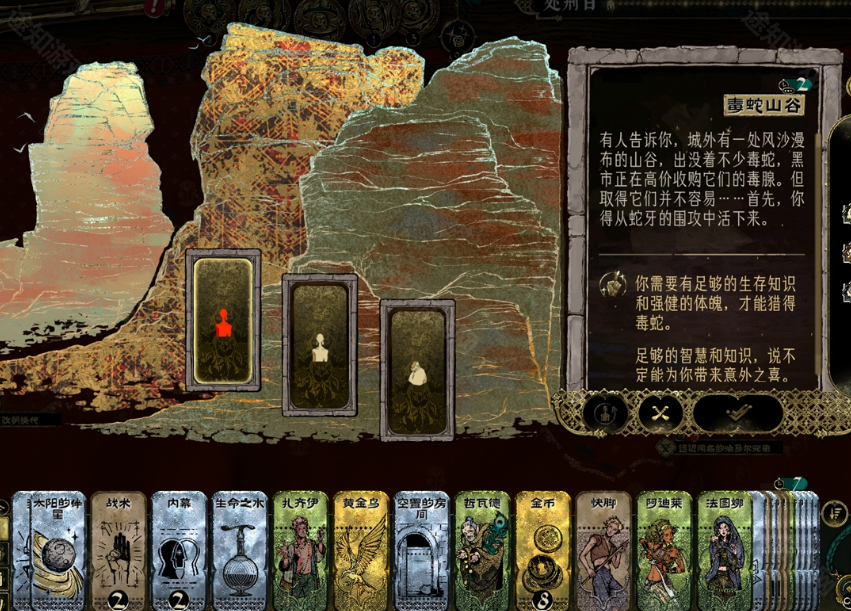851x611 pixels.
Task: Choose the 黄金鸟 card
Action: click(360, 550)
